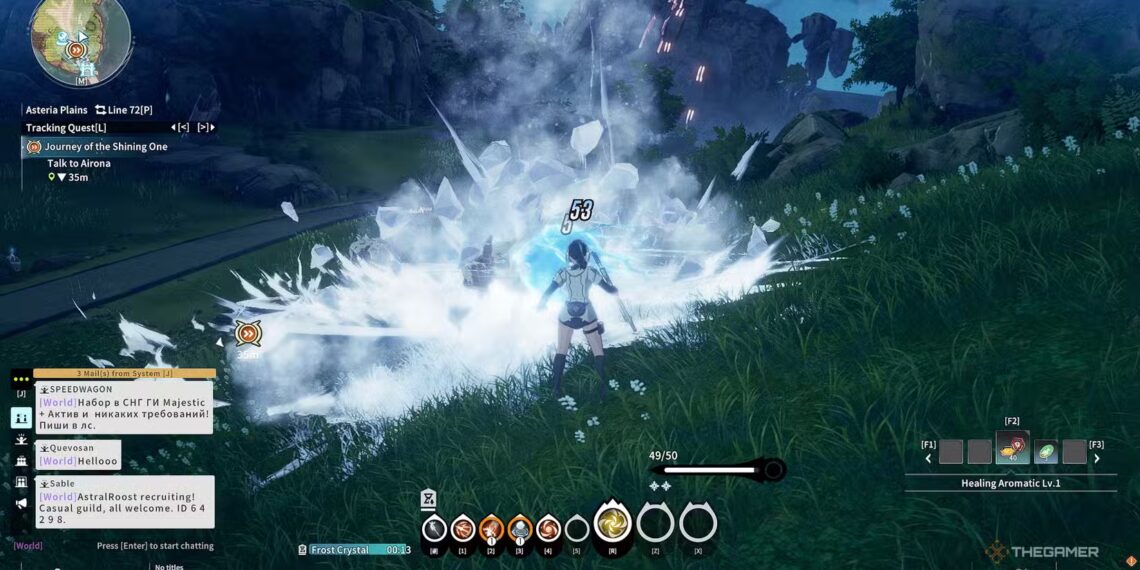Select the green leaf consumable slot
The image size is (1140, 570).
(1045, 452)
